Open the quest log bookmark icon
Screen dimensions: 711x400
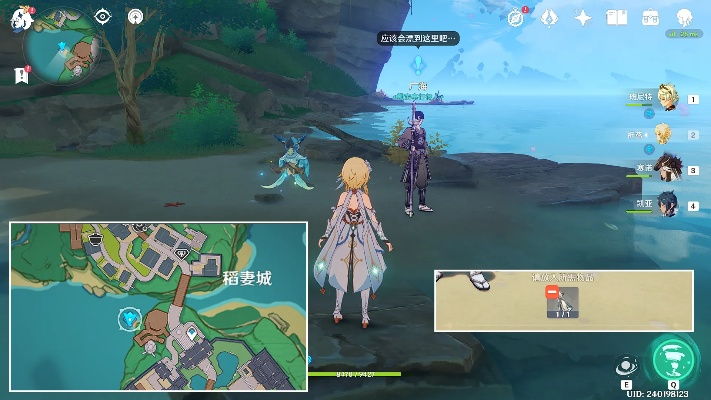tap(21, 75)
